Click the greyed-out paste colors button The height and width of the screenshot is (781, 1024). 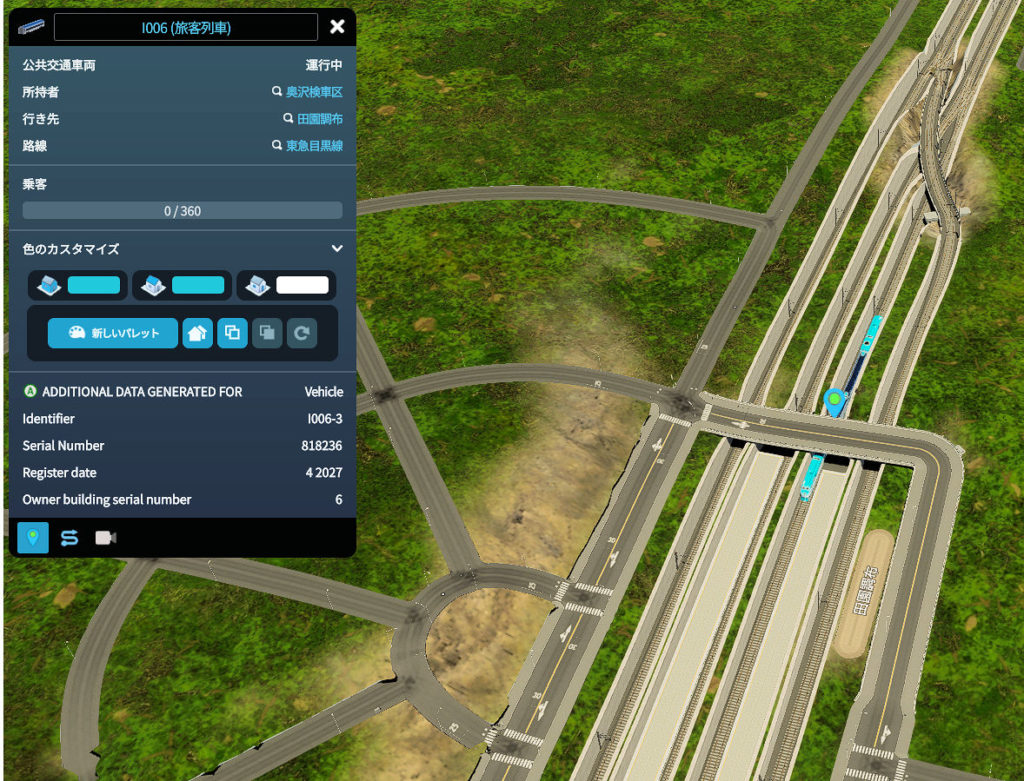pos(267,333)
